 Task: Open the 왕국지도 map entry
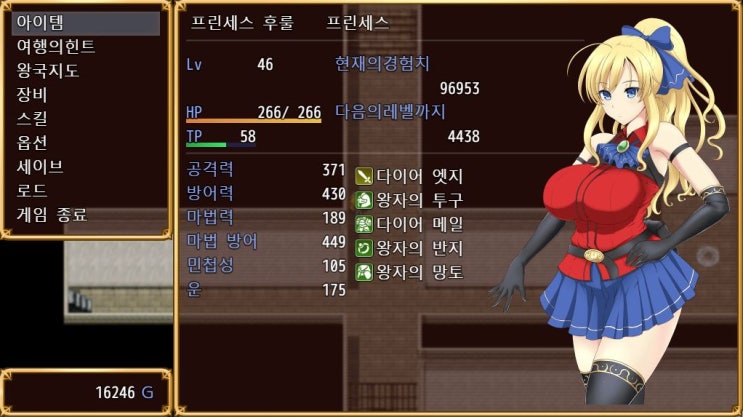pos(86,71)
